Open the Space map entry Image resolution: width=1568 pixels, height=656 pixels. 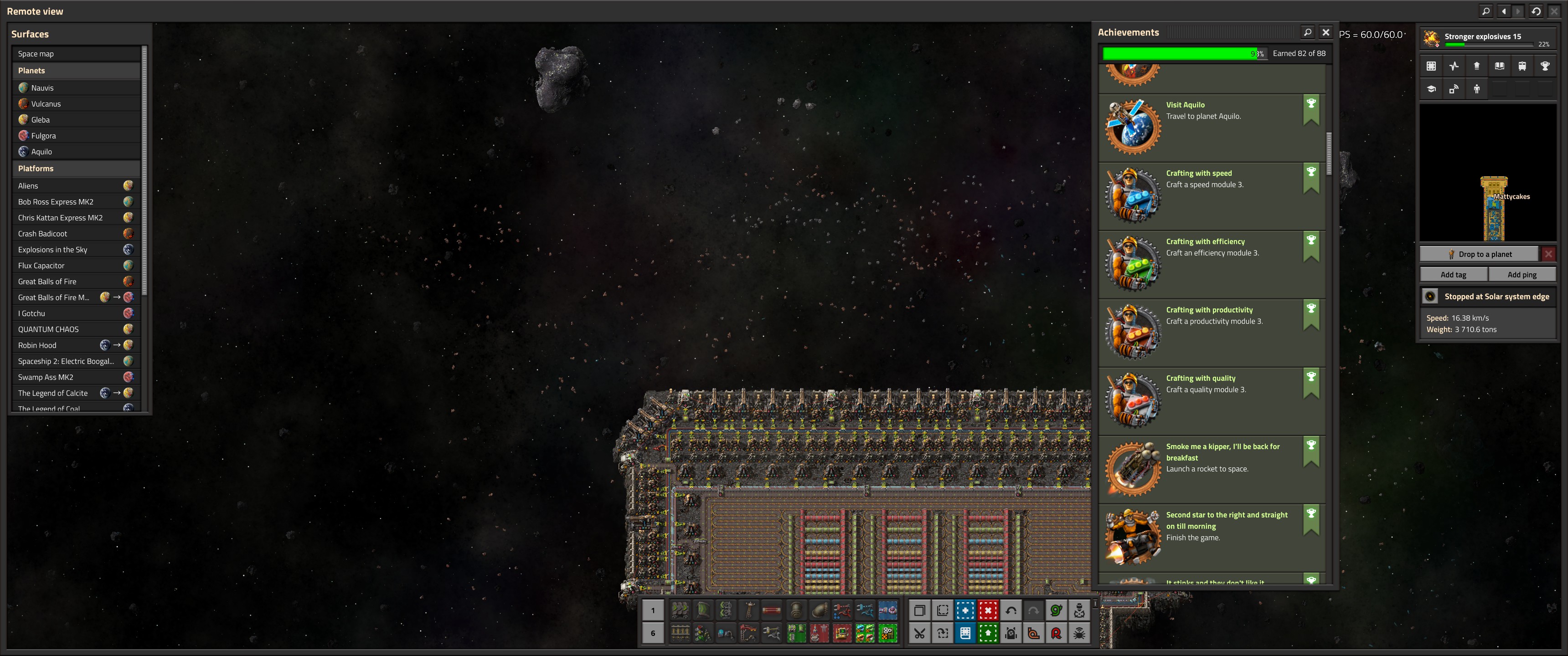pyautogui.click(x=36, y=54)
